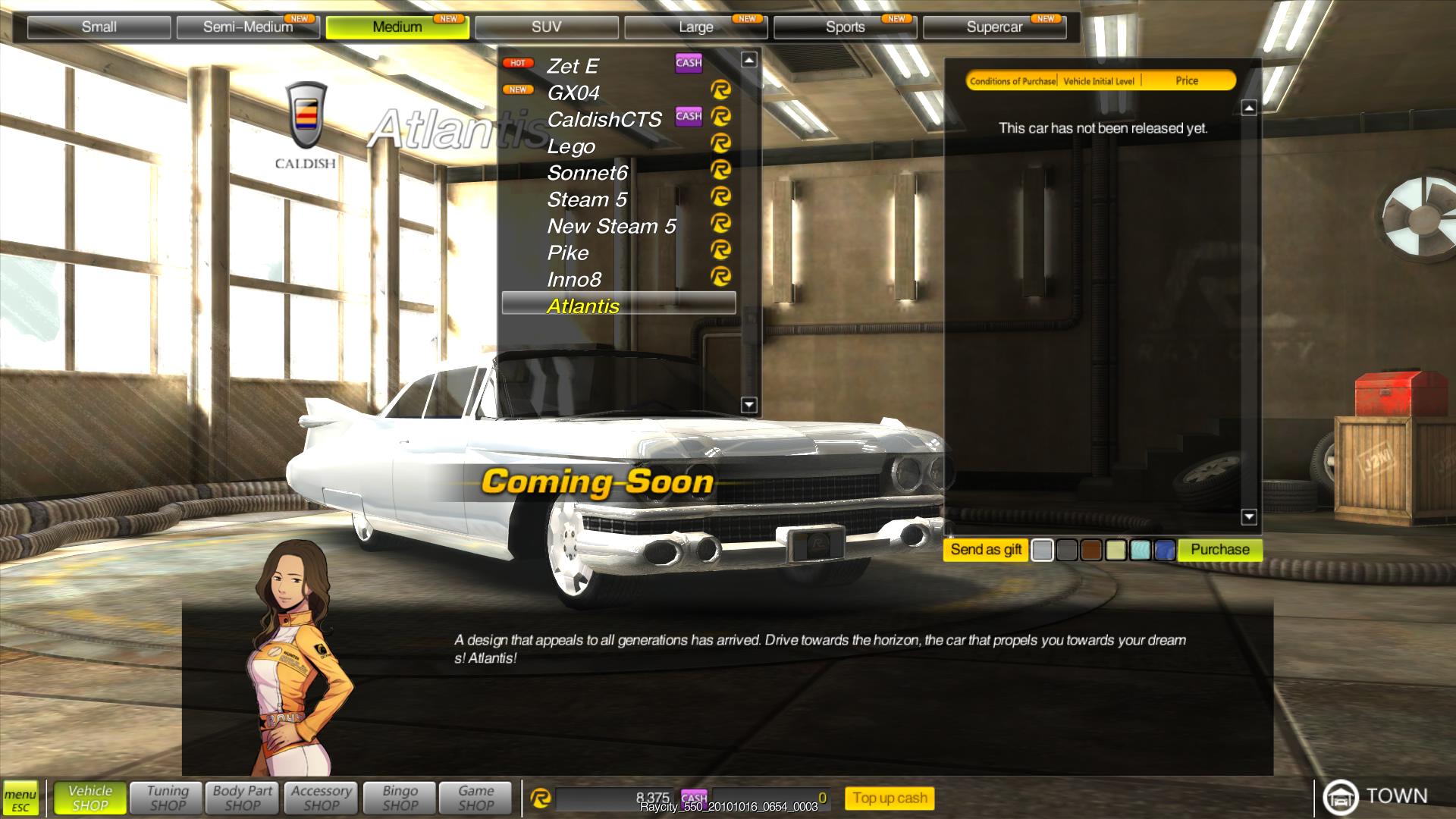Image resolution: width=1456 pixels, height=819 pixels.
Task: Choose the New Steam 5 entry
Action: click(611, 226)
